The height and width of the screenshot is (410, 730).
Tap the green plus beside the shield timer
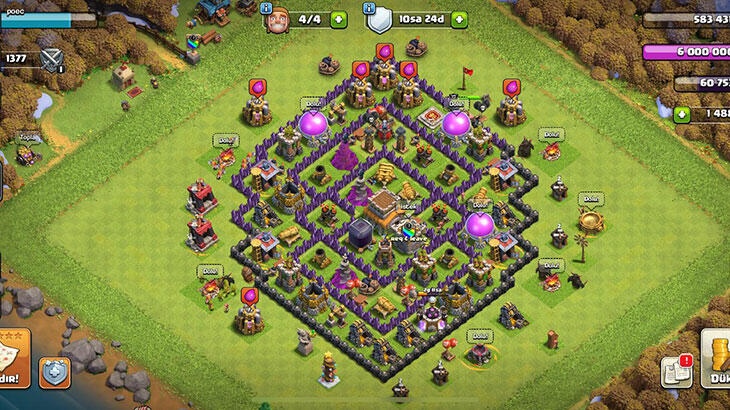(459, 19)
